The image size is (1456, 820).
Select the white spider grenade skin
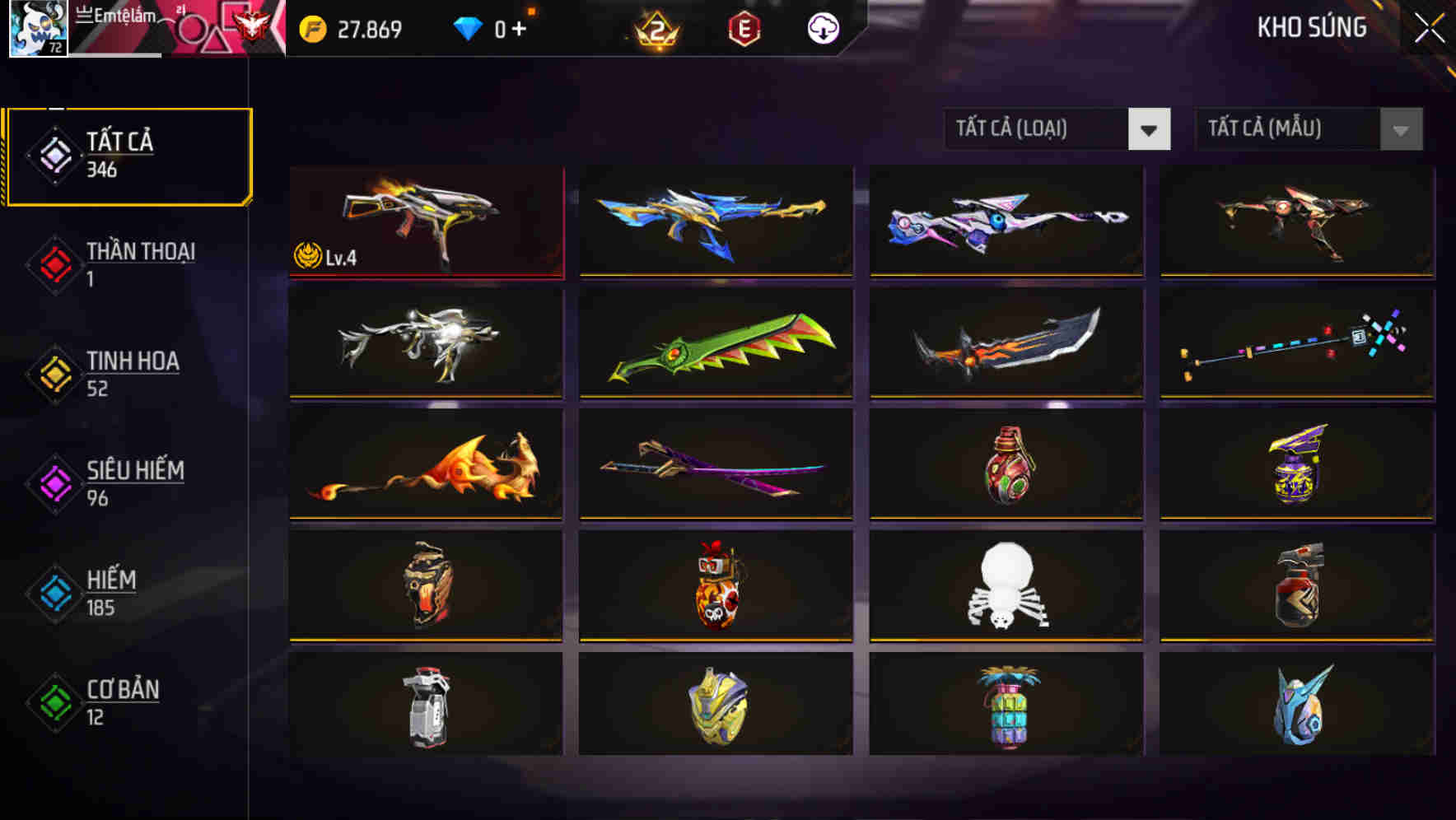pyautogui.click(x=1006, y=585)
